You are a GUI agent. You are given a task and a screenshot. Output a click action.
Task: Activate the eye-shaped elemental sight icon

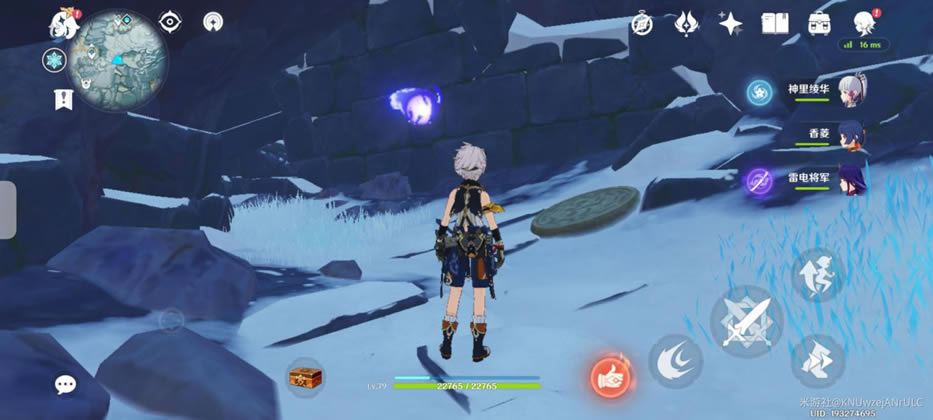(170, 22)
